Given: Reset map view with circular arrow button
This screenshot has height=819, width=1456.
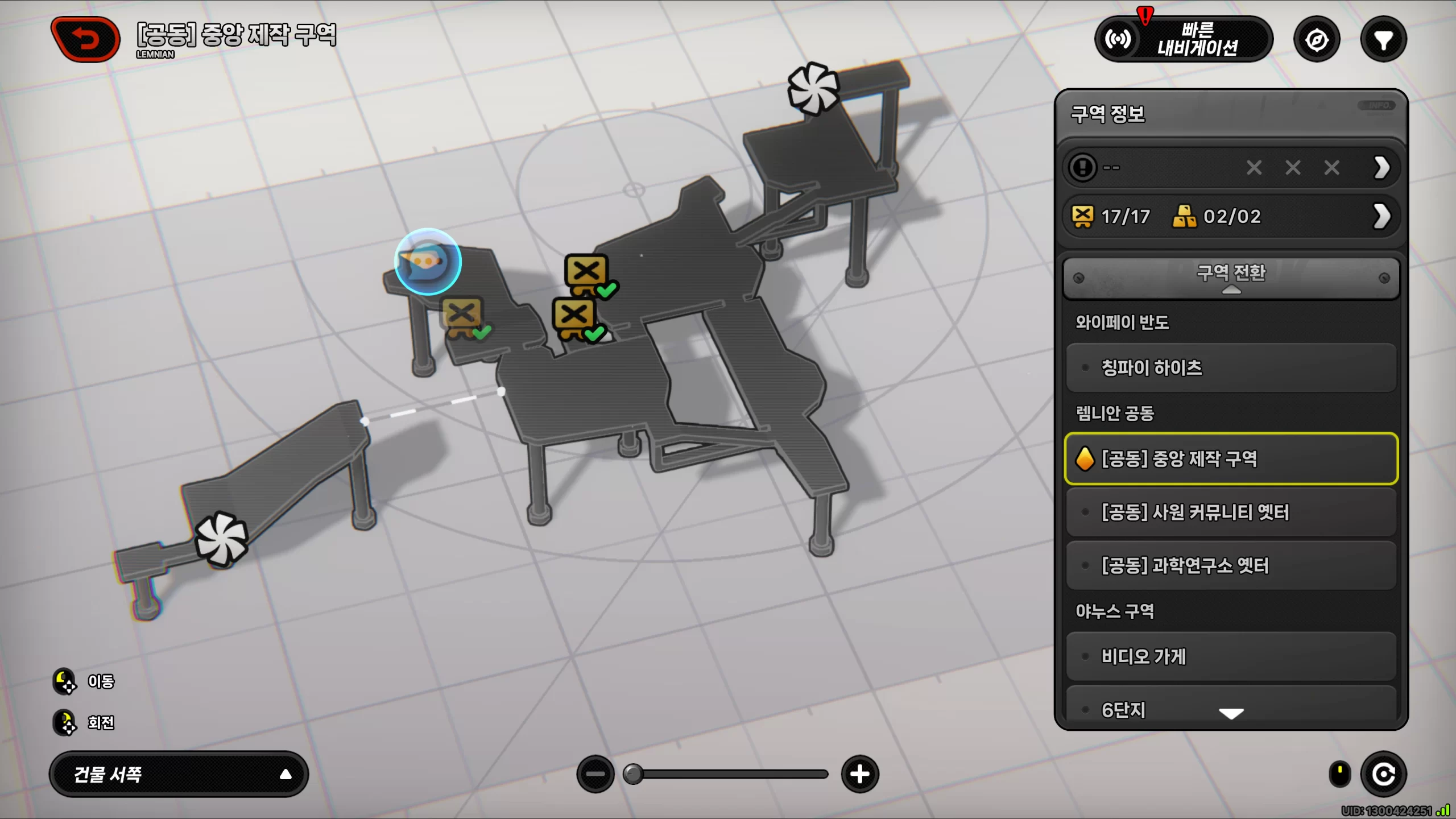Looking at the screenshot, I should (x=1383, y=774).
